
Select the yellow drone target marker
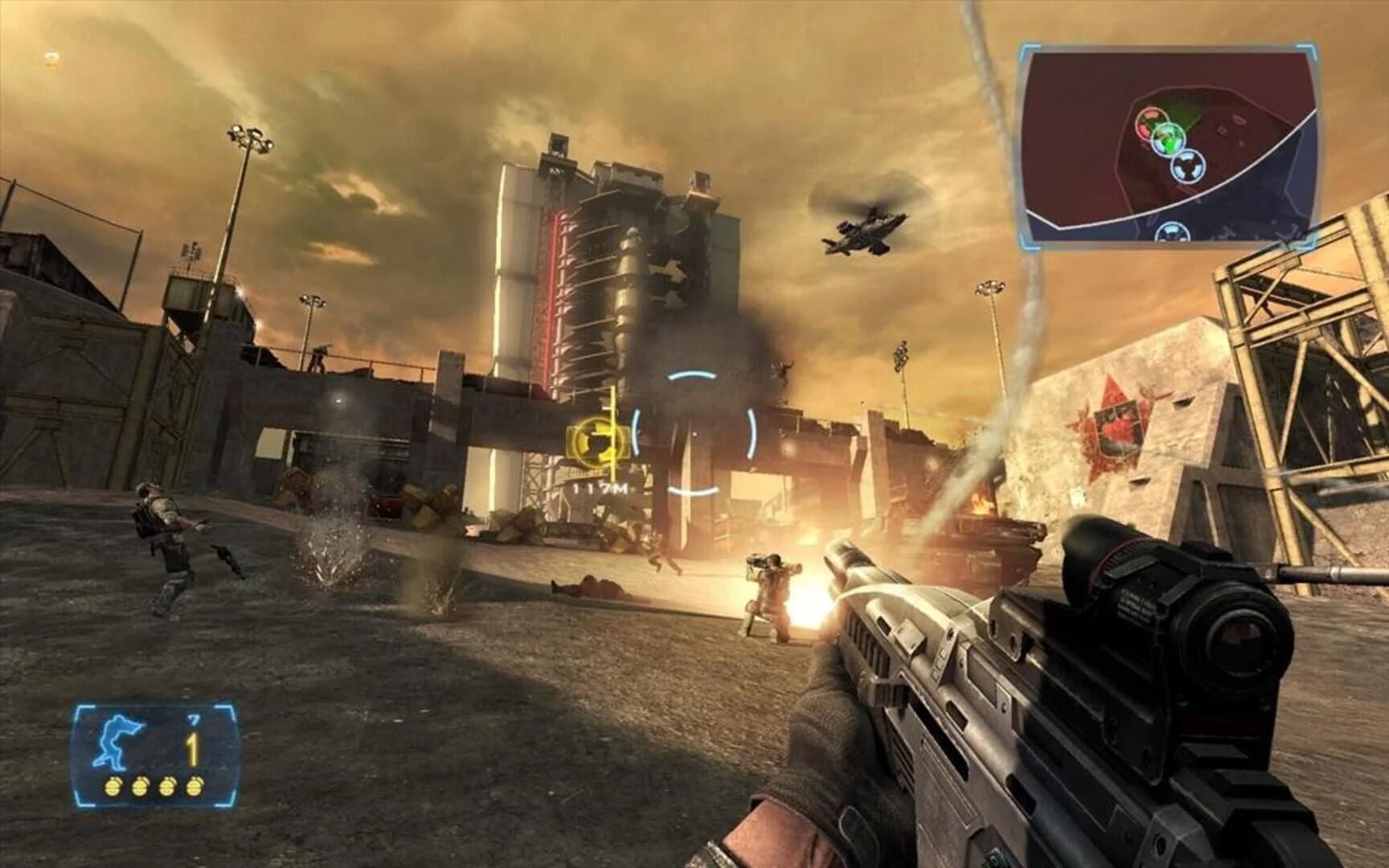pos(596,440)
